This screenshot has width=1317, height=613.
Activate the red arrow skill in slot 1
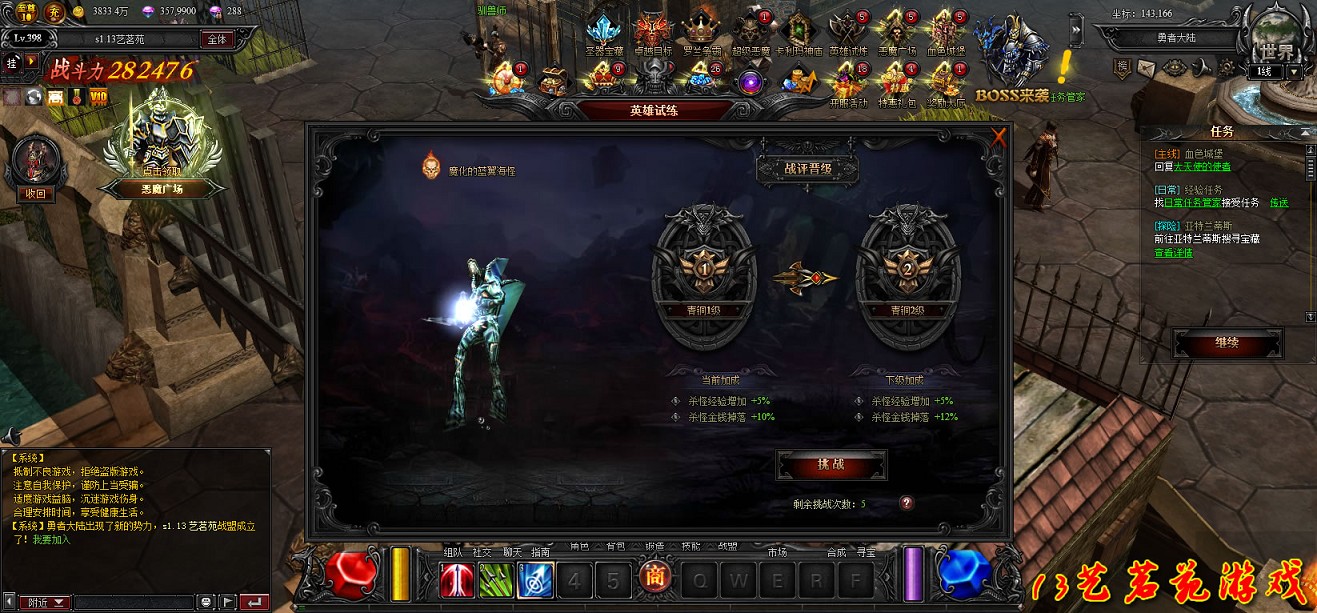click(457, 580)
